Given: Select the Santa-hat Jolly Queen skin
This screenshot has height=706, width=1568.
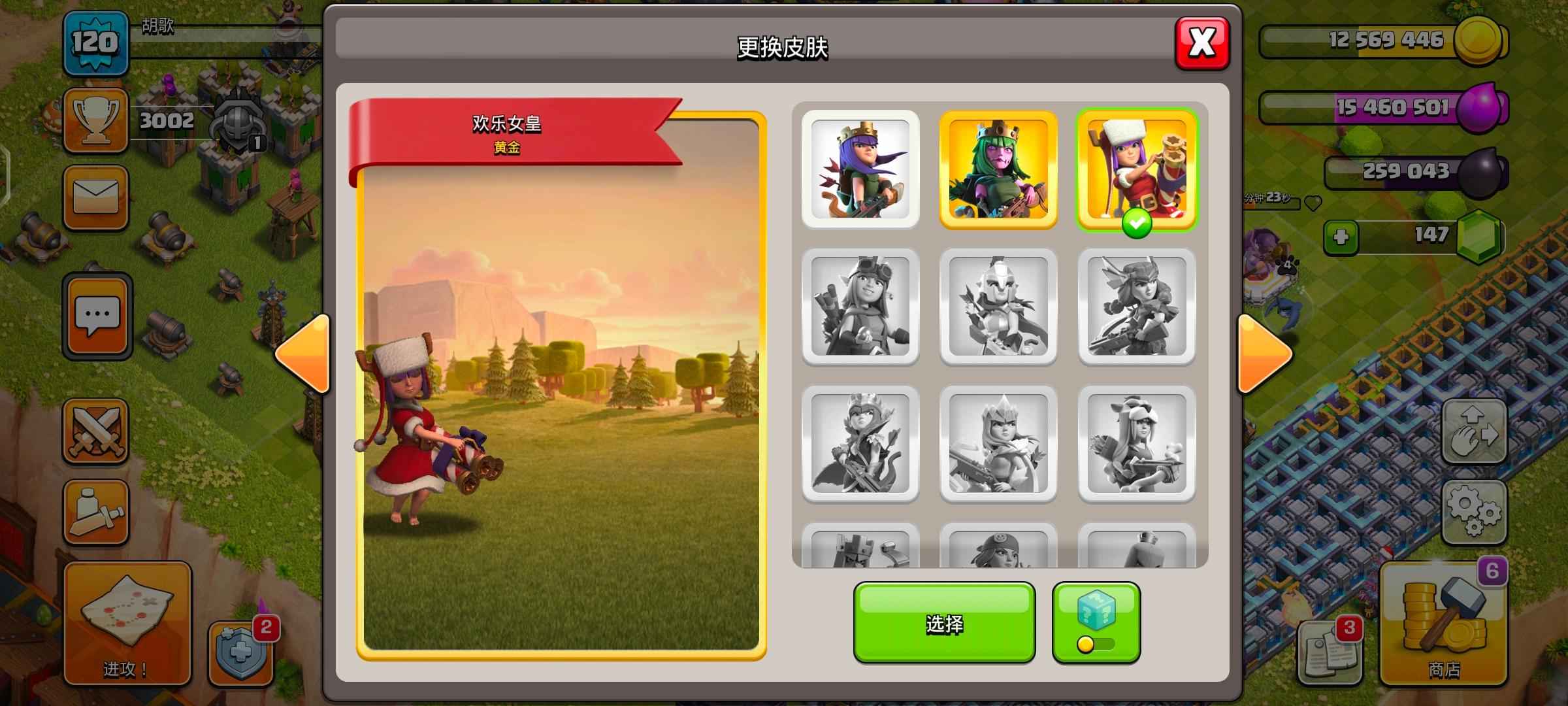Looking at the screenshot, I should tap(1136, 169).
